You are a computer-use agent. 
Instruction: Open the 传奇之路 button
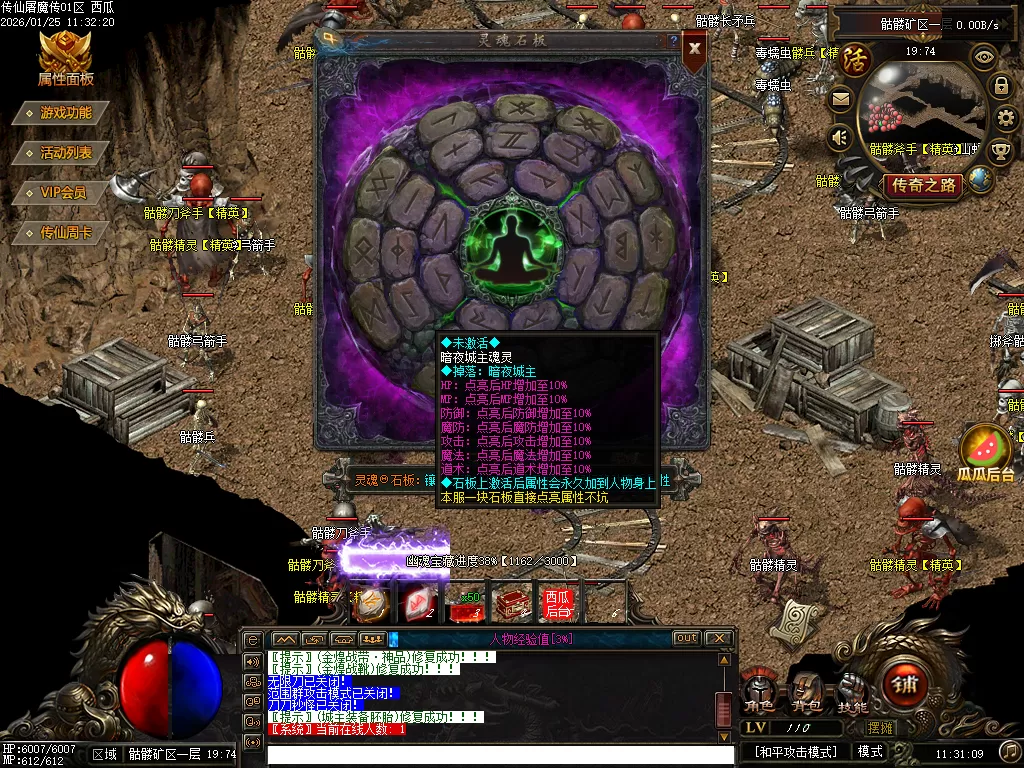click(x=925, y=185)
